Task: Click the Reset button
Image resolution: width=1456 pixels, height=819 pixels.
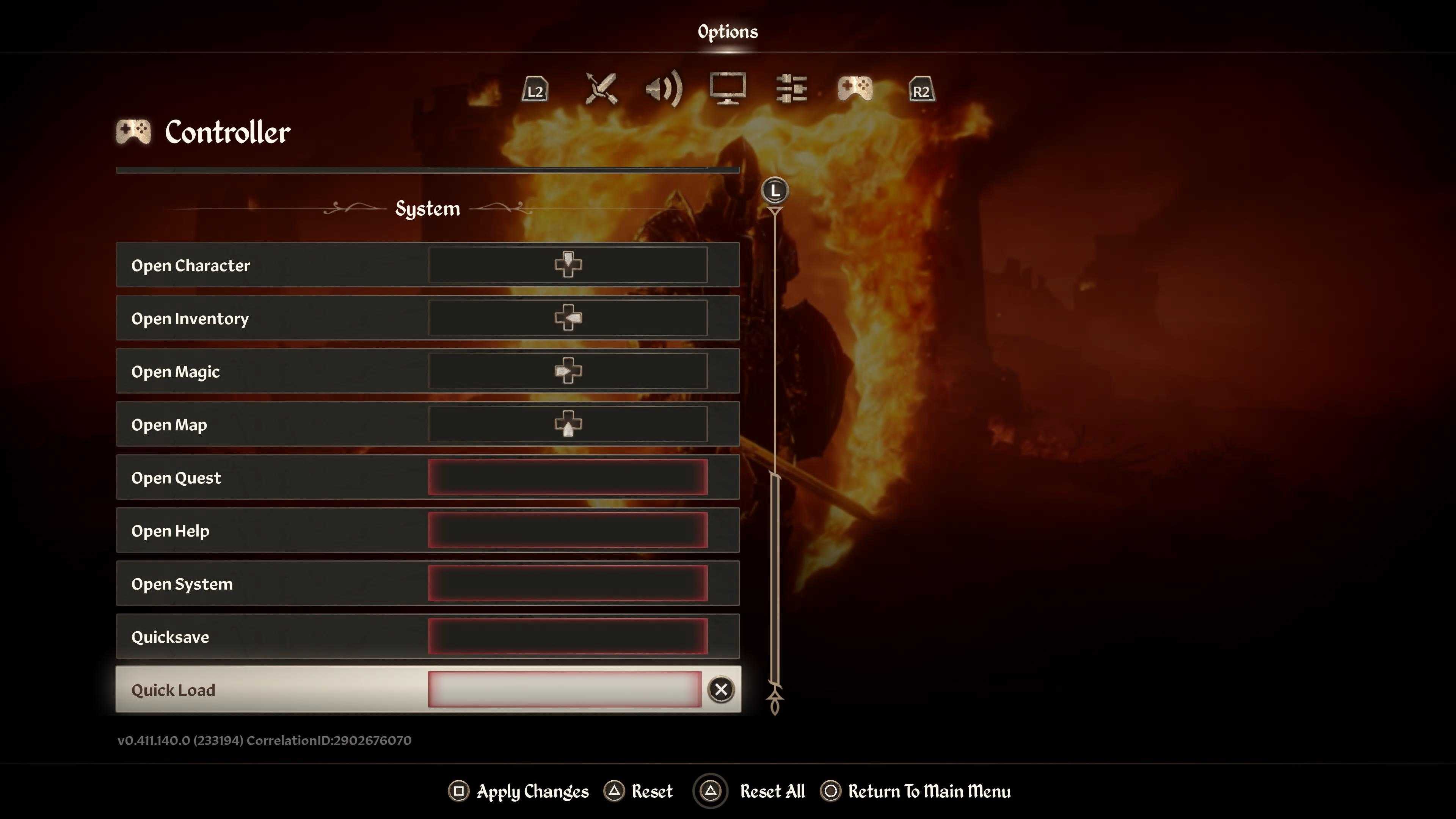Action: pos(639,791)
